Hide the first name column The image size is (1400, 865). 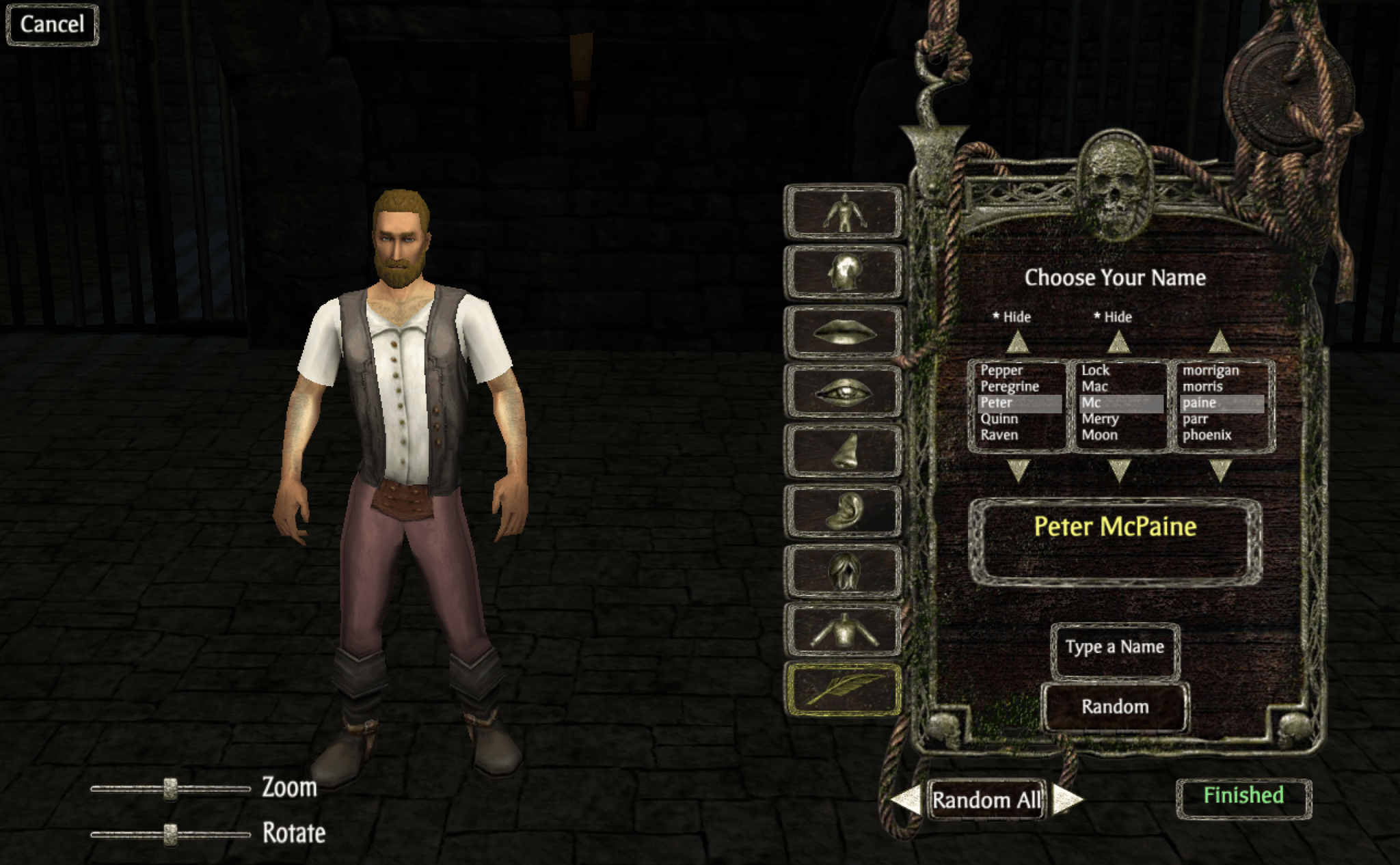[1012, 317]
